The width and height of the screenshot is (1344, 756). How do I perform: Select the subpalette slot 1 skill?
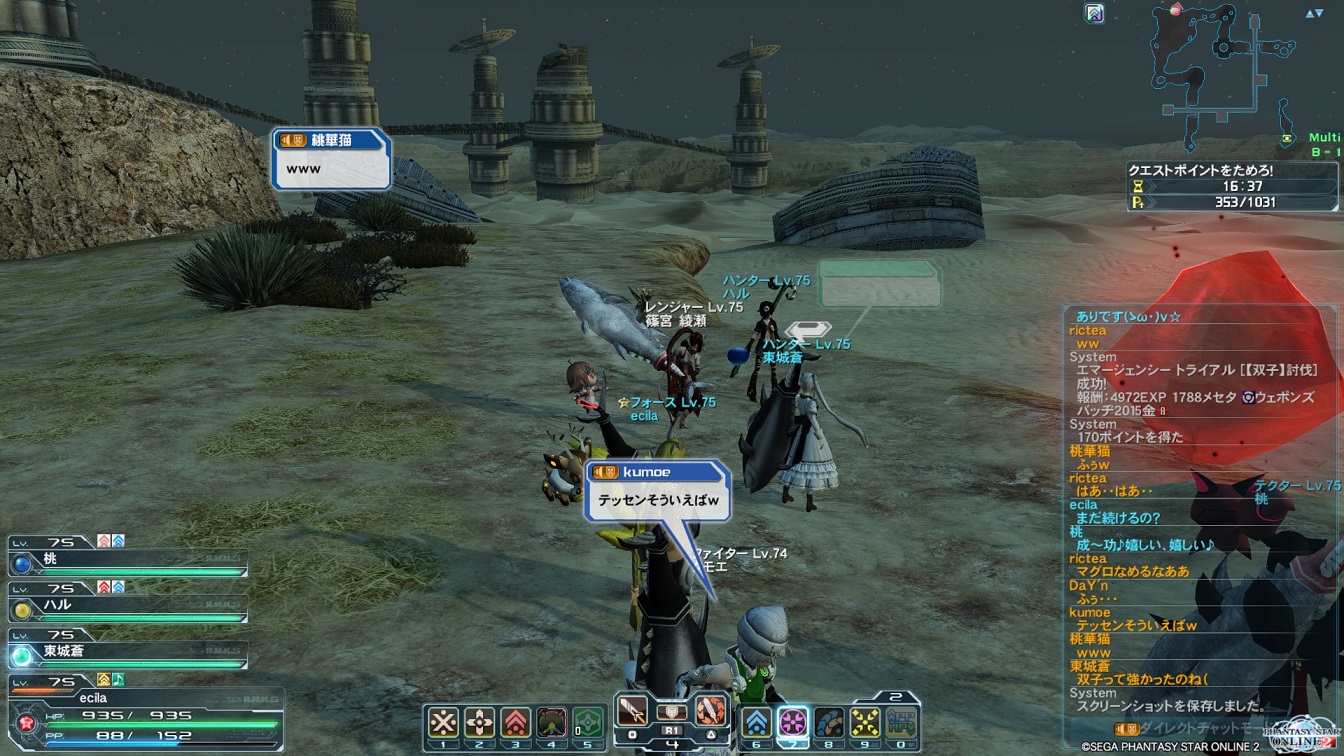(x=443, y=722)
